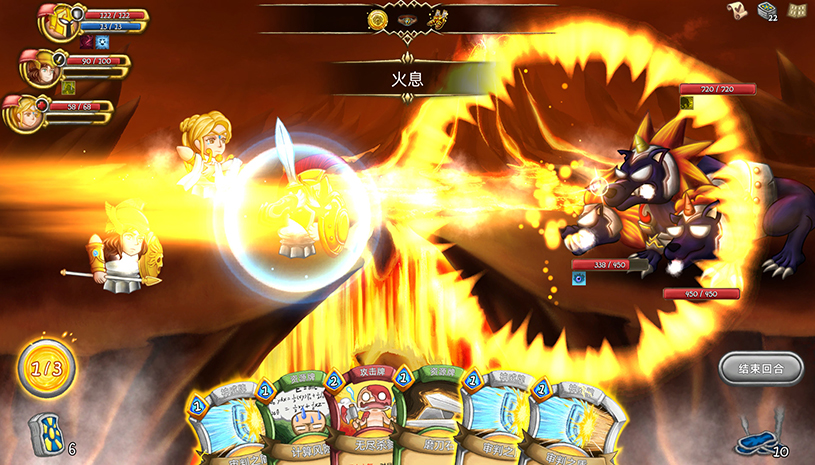815x465 pixels.
Task: View the discard pile showing 10
Action: pyautogui.click(x=755, y=441)
